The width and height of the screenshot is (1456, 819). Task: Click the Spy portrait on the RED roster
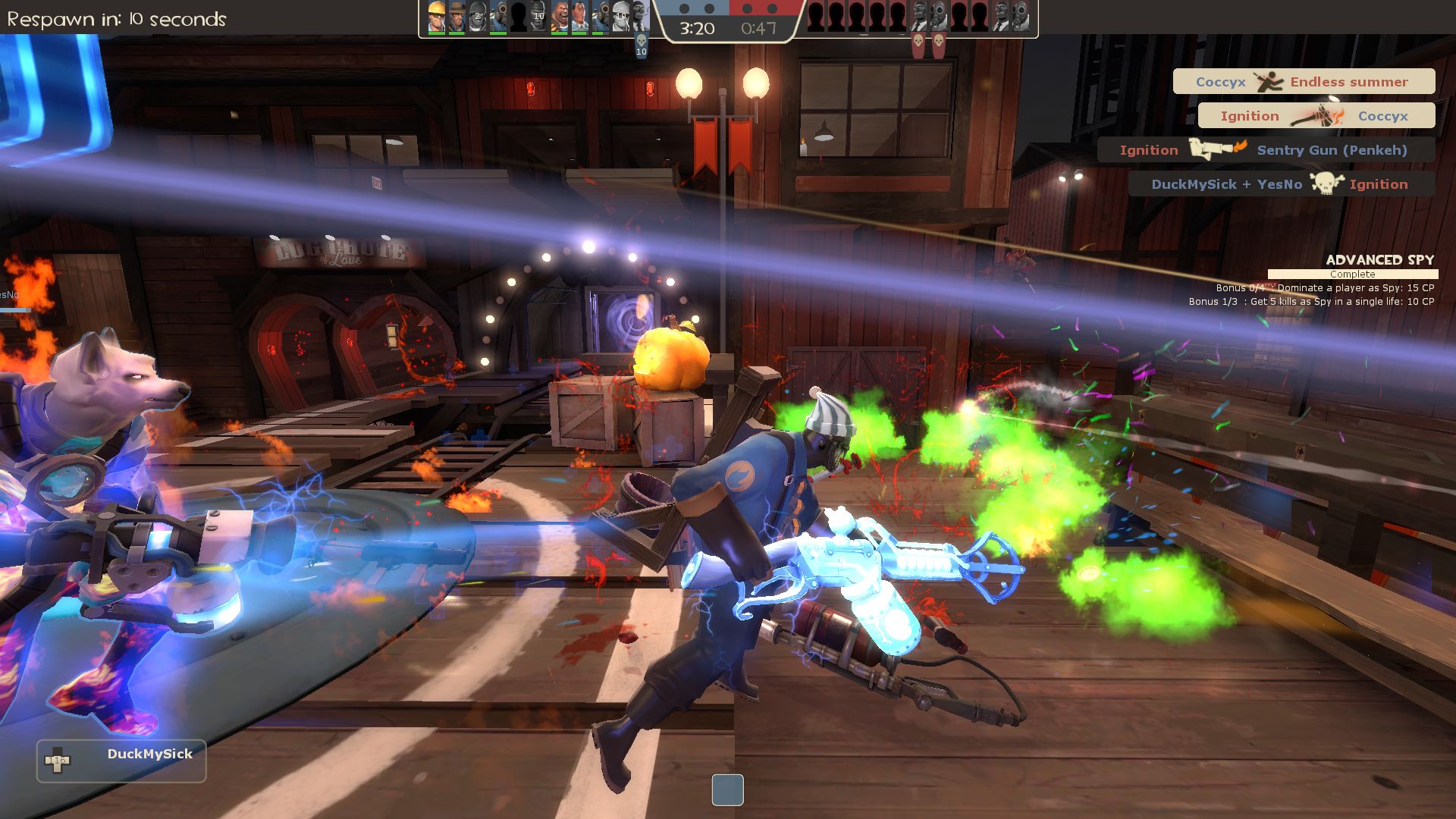(918, 15)
